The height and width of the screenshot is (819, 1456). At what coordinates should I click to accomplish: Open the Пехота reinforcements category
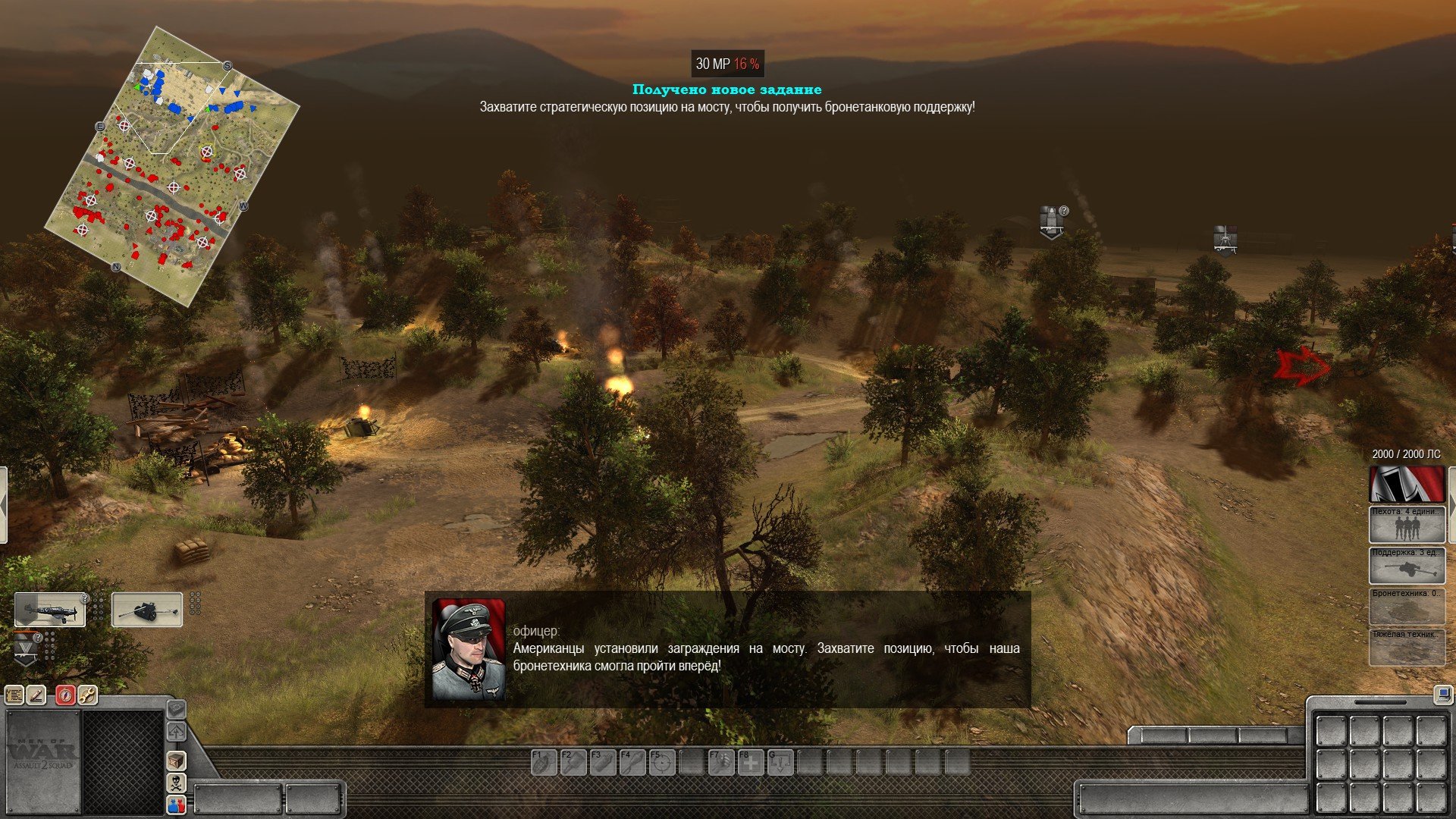coord(1407,525)
